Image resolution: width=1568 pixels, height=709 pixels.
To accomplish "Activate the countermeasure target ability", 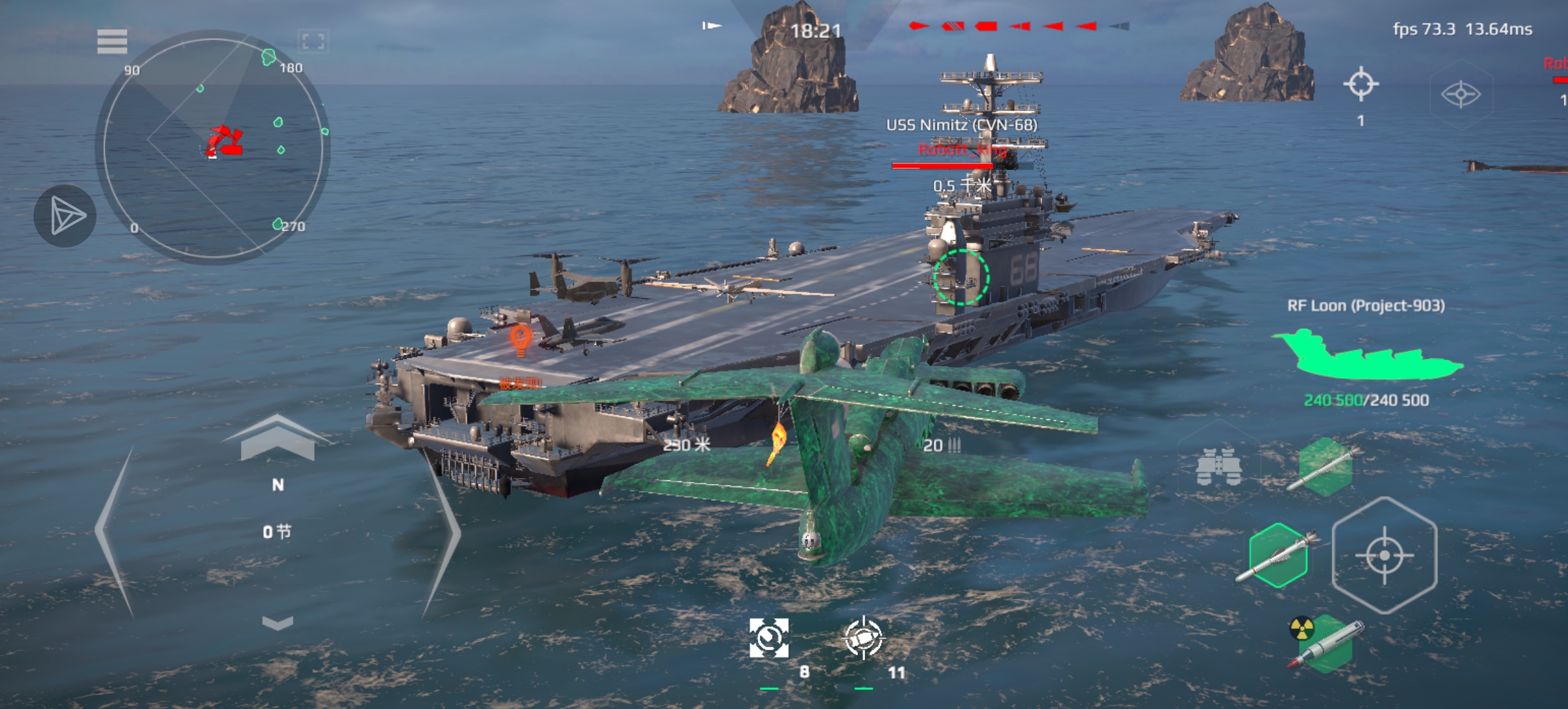I will [863, 638].
